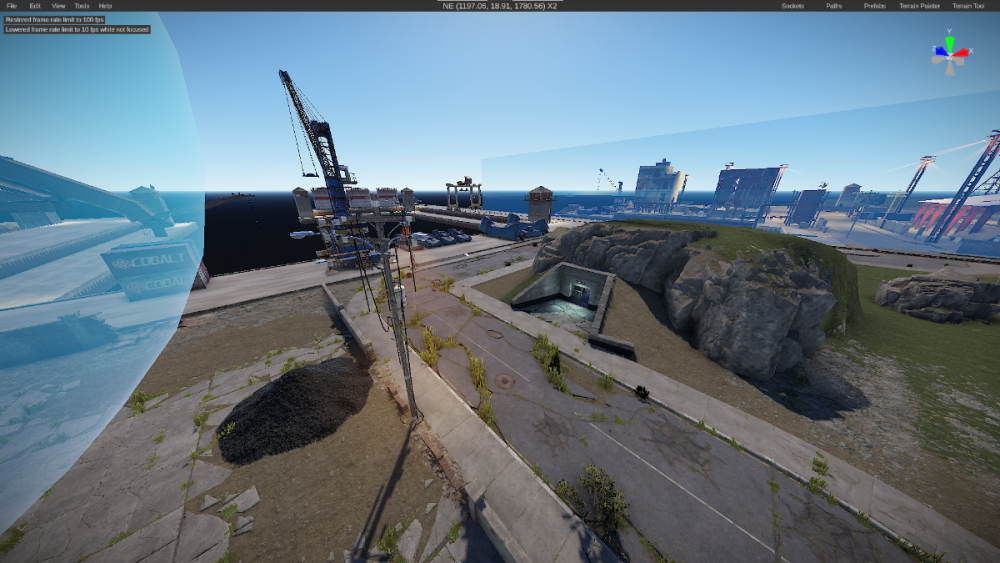Click the green Y axis on orientation gizmo
The image size is (1000, 563).
click(x=950, y=42)
